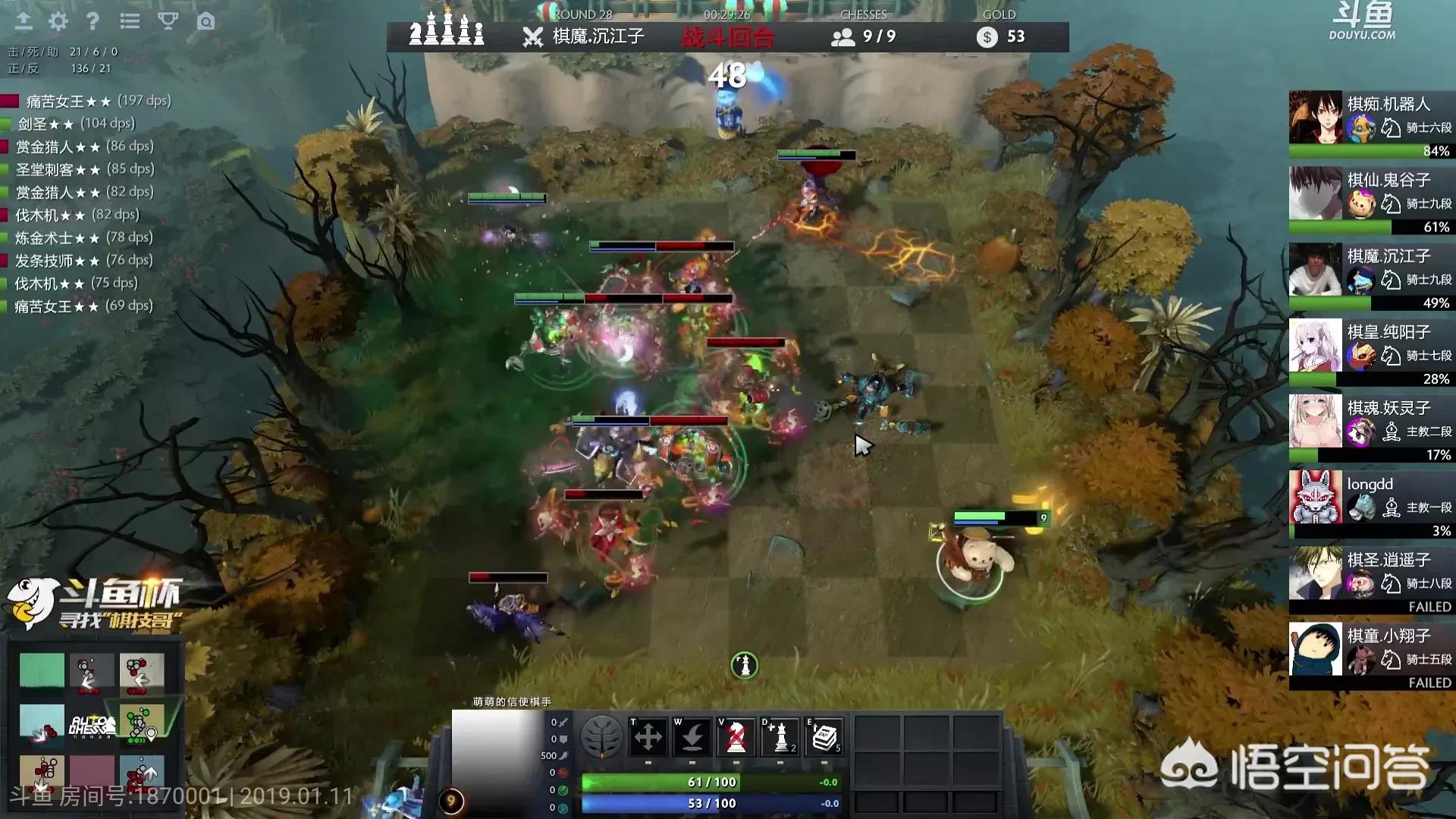Use the recall chess piece ability
The image size is (1456, 819).
692,736
